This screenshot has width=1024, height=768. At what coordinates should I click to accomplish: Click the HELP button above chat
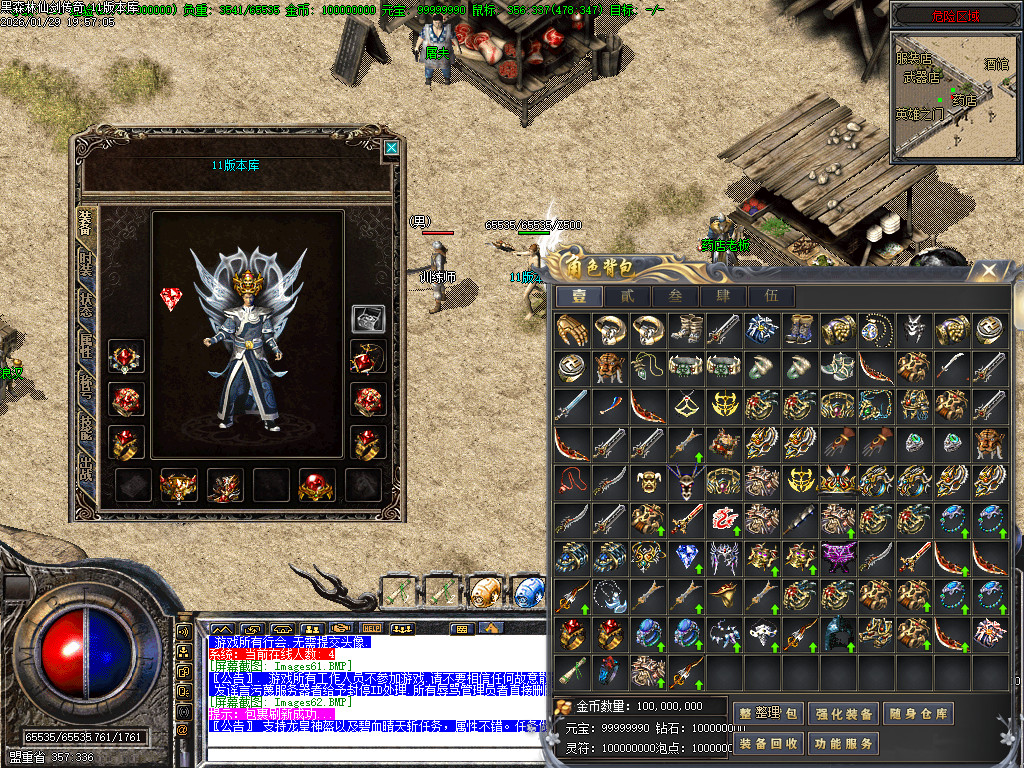(x=373, y=629)
